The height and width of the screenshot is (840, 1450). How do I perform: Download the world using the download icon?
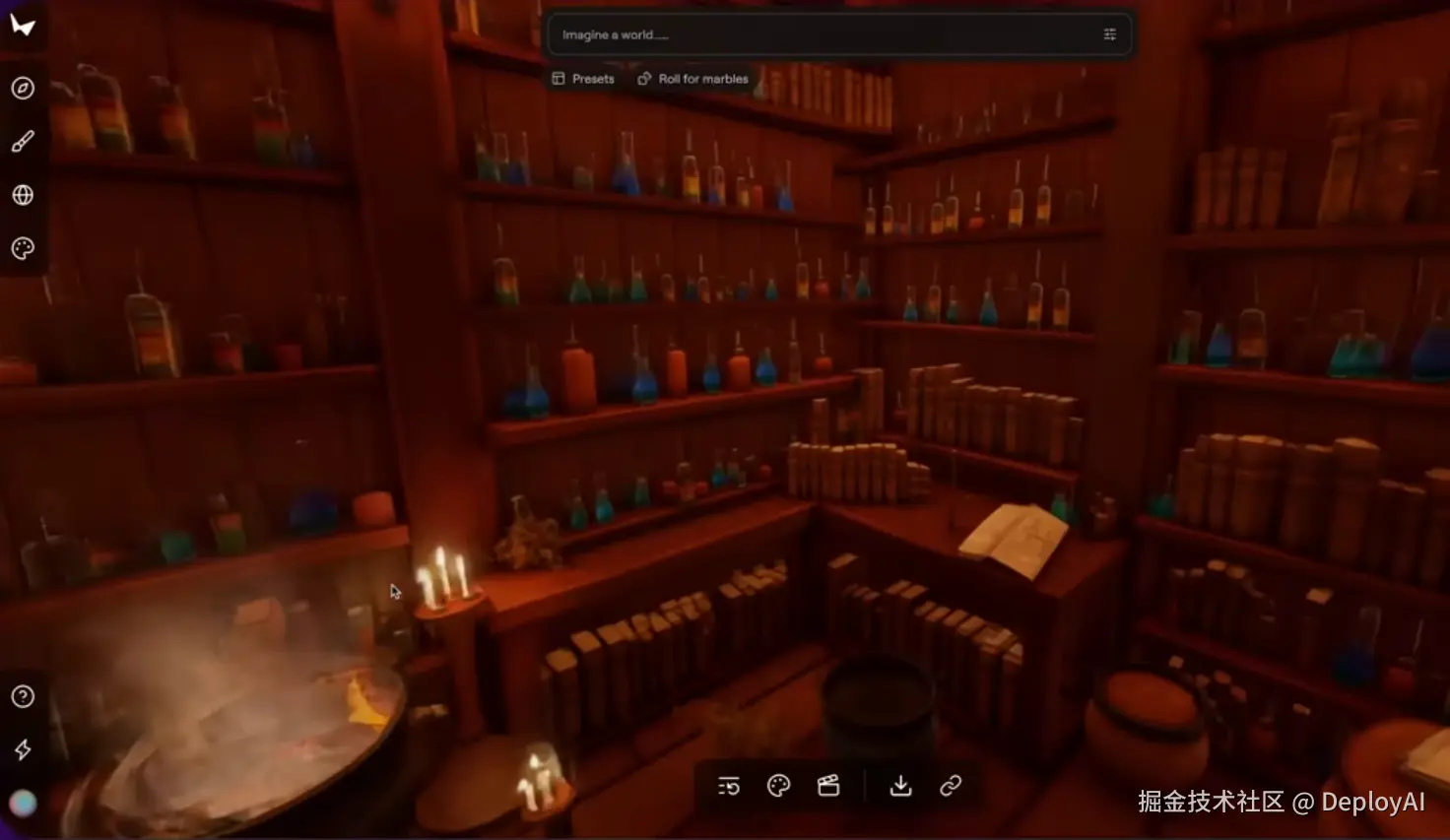(x=900, y=786)
